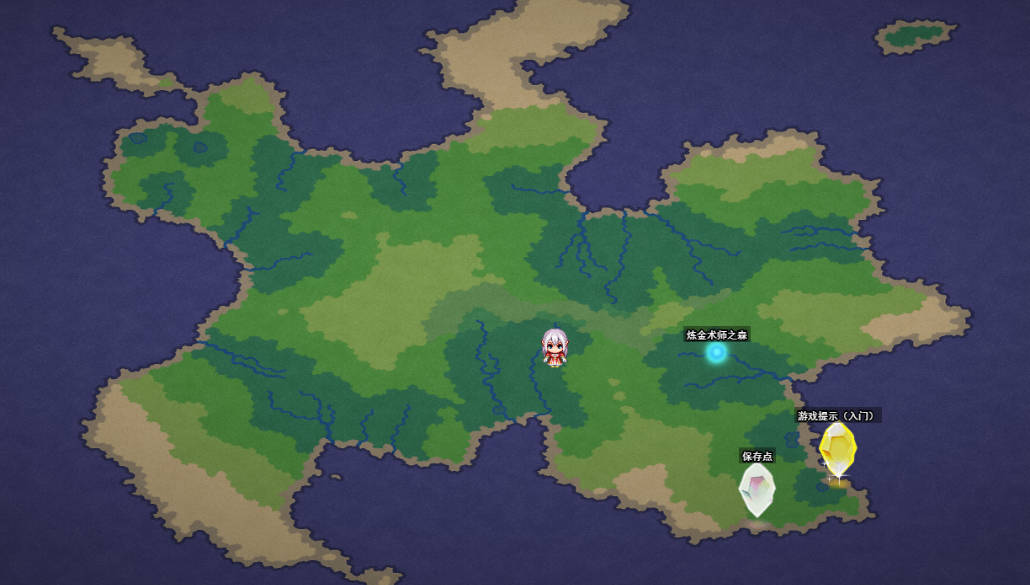This screenshot has height=585, width=1030.
Task: Open the 游戏提示（入门） yellow crystal
Action: (837, 449)
